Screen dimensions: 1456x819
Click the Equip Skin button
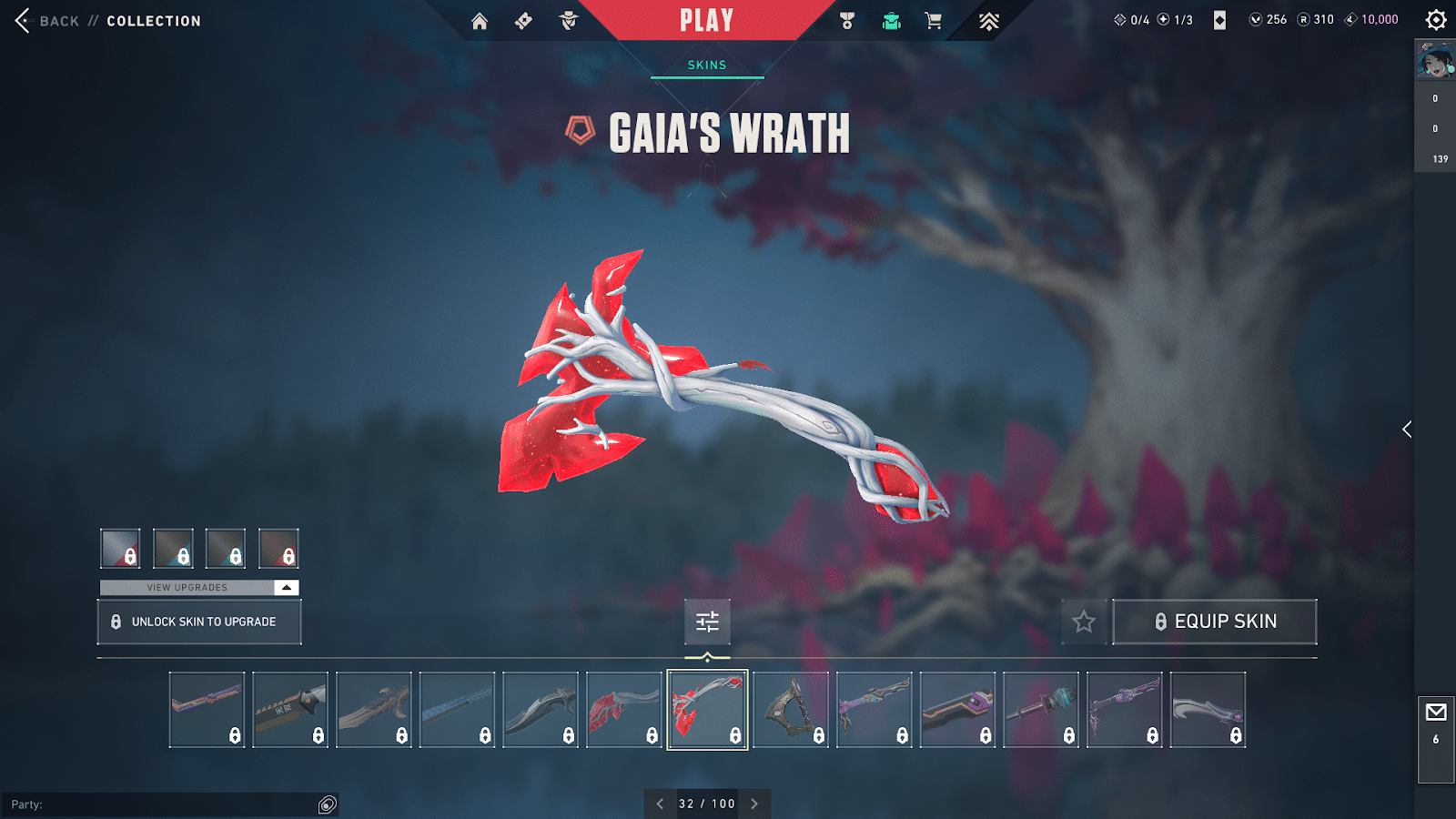pos(1215,622)
